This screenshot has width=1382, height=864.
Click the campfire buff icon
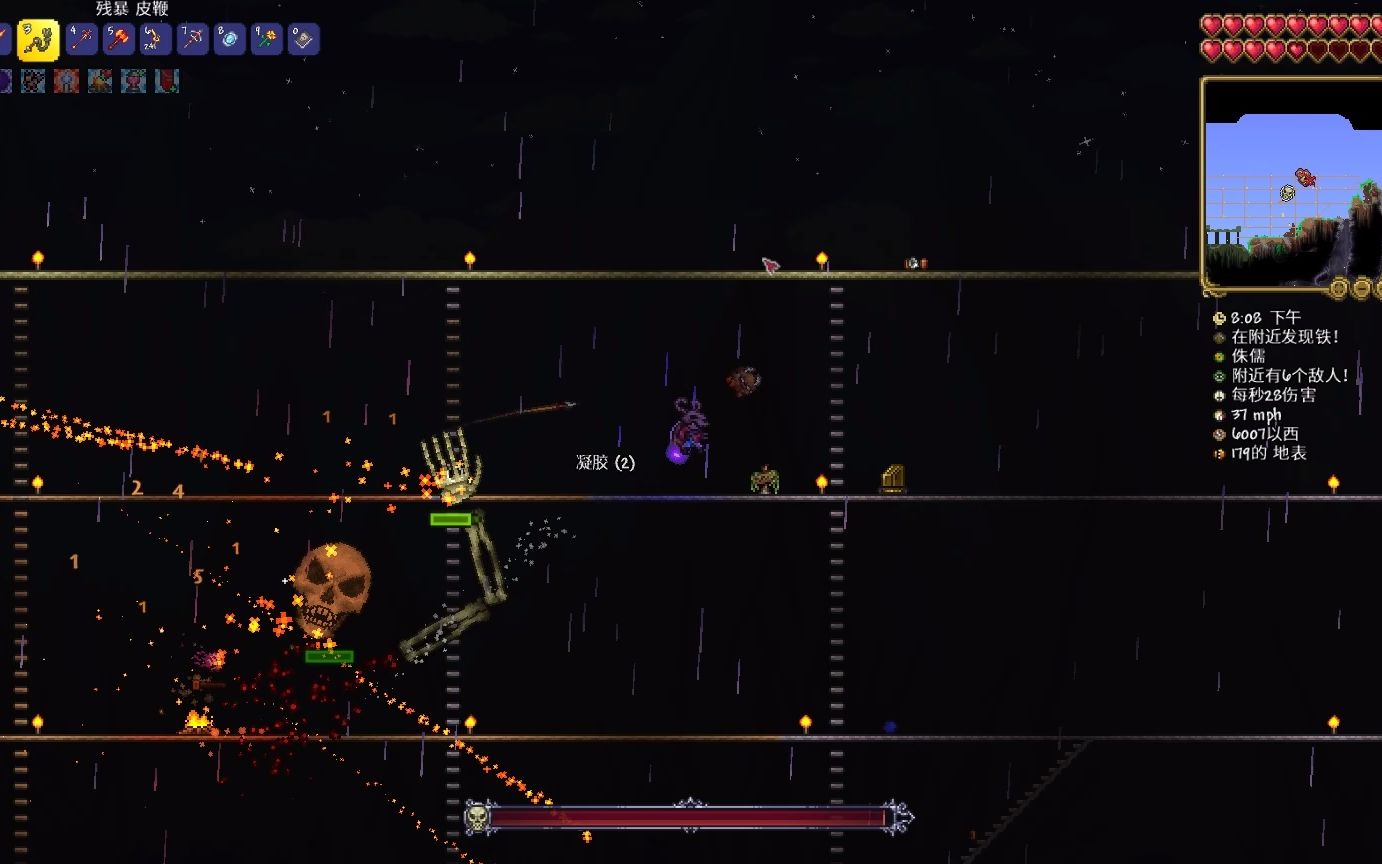[x=100, y=81]
